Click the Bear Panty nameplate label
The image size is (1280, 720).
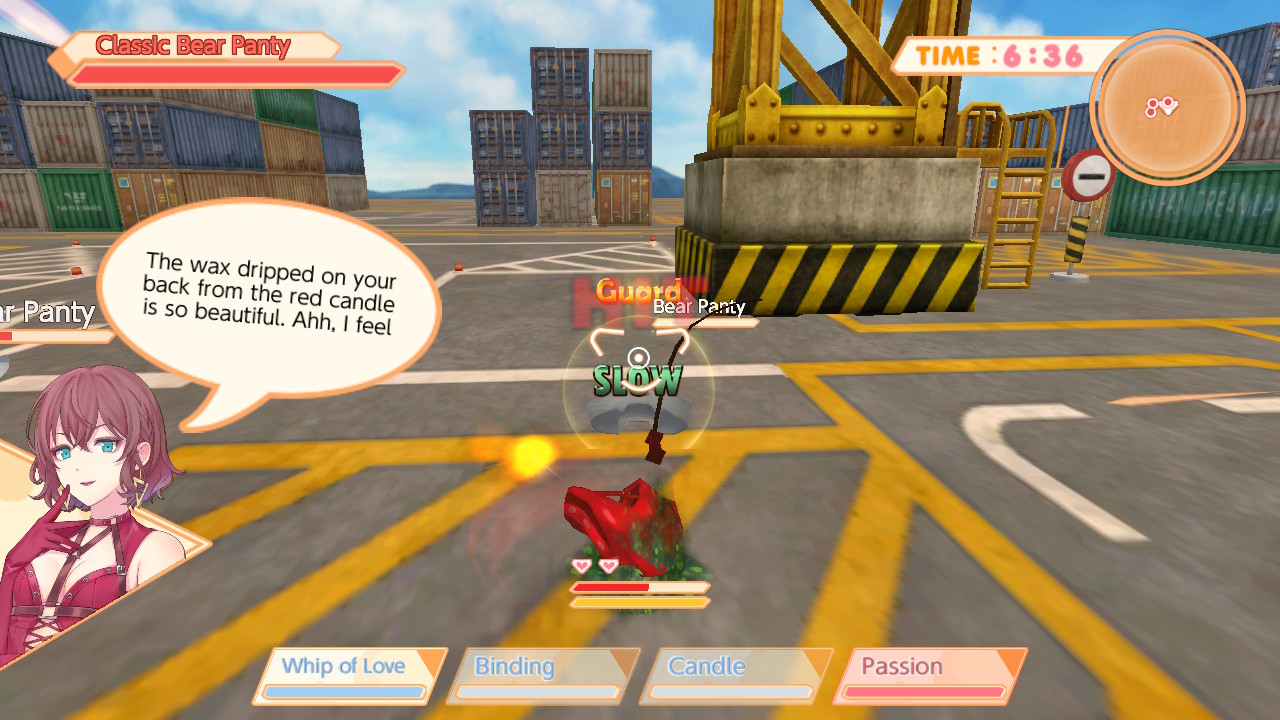[x=699, y=308]
